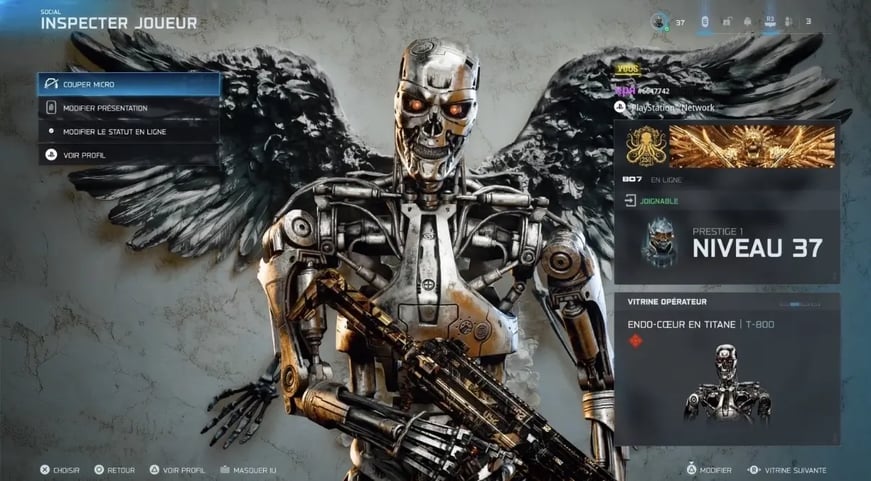Select the golden skull calling card banner
Viewport: 871px width, 481px height.
pyautogui.click(x=752, y=146)
